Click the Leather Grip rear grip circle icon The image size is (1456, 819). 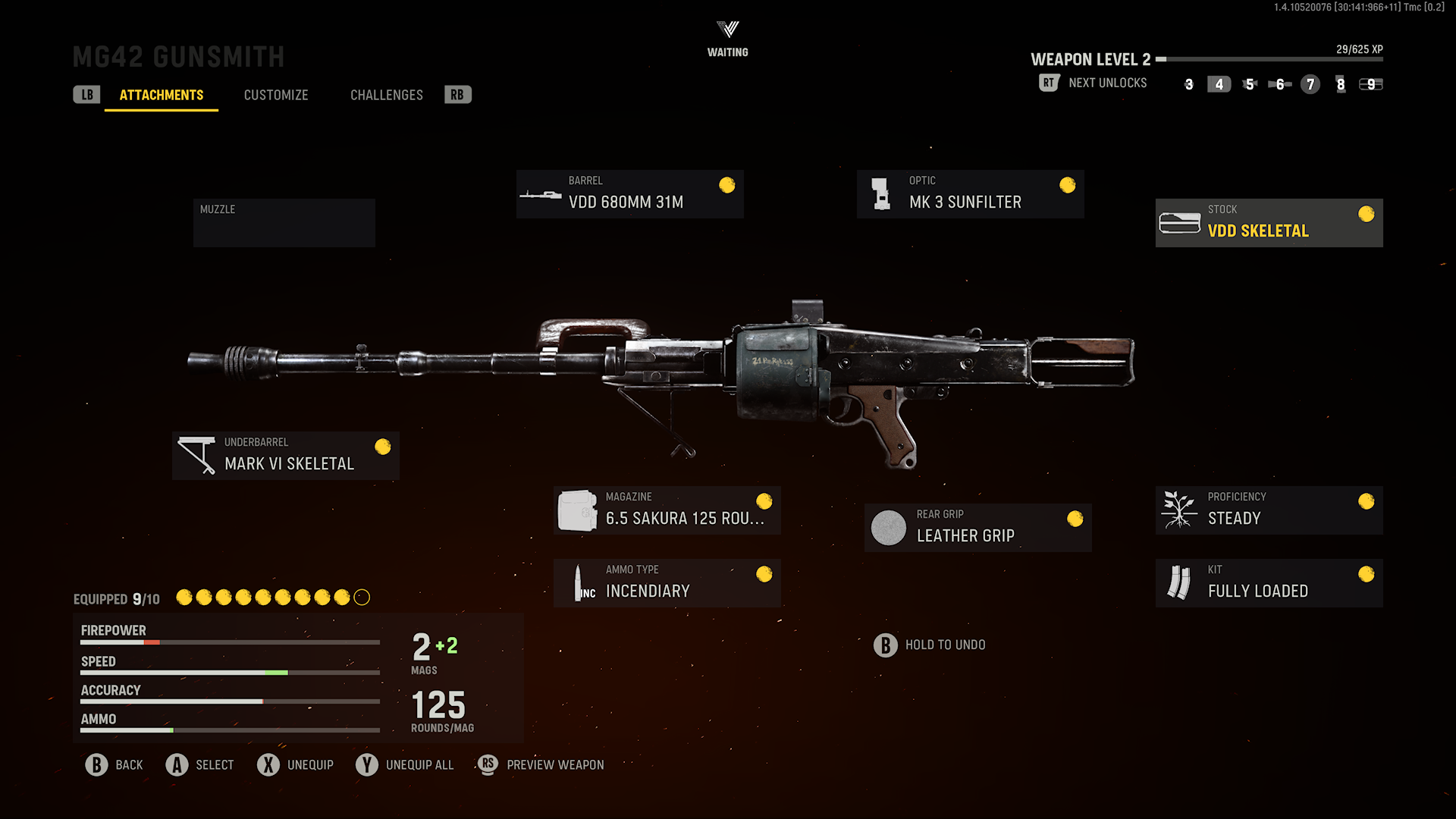(x=888, y=528)
